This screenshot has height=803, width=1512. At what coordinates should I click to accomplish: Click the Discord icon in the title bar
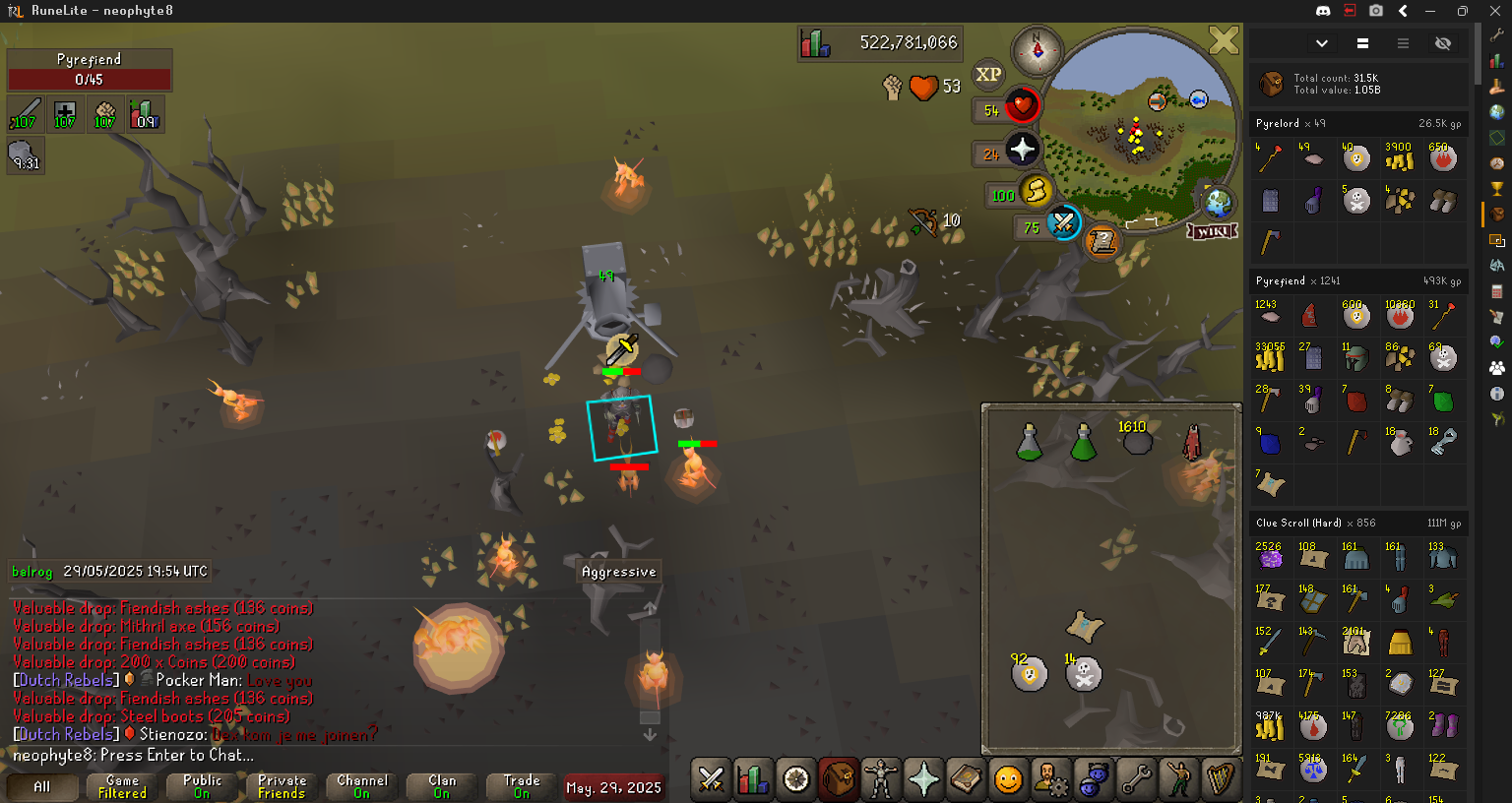1323,11
